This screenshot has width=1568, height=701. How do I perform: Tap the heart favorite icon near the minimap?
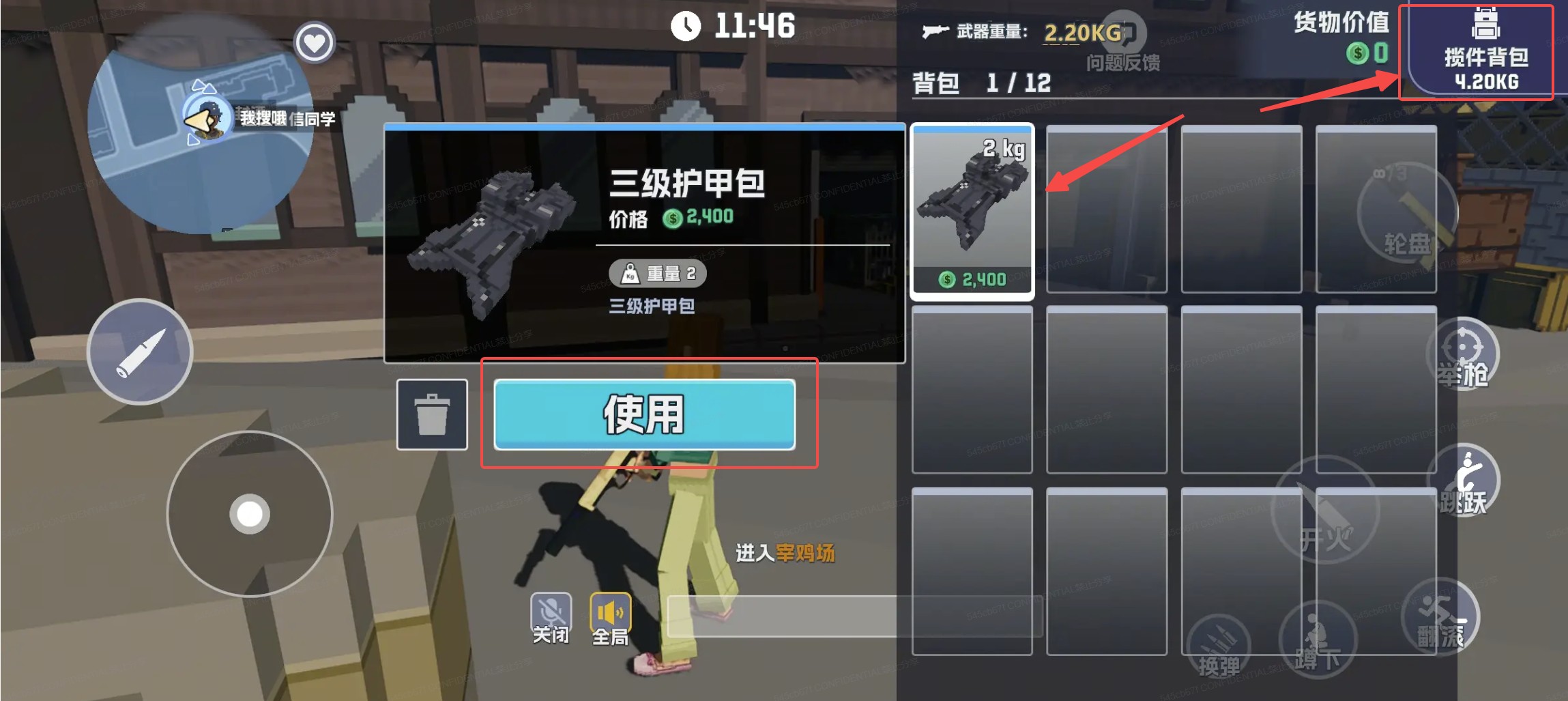click(x=314, y=42)
